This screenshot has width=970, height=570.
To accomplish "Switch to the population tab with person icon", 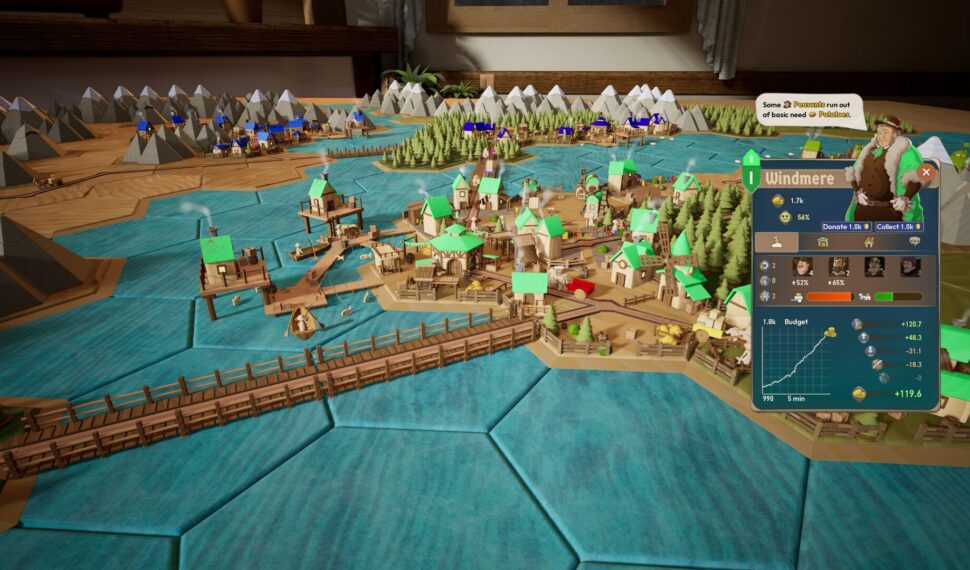I will (776, 242).
